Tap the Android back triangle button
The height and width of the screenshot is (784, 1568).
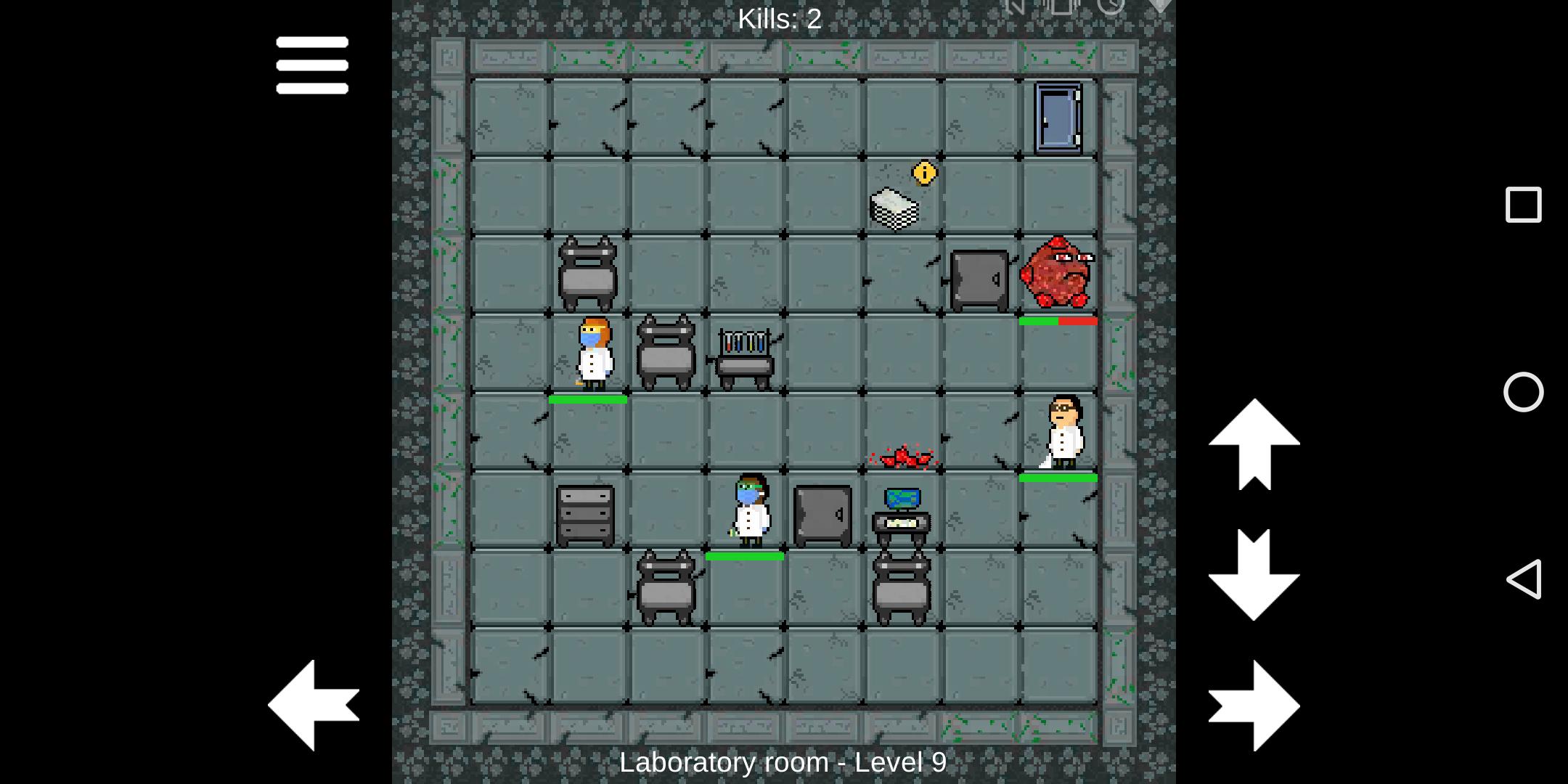tap(1523, 579)
